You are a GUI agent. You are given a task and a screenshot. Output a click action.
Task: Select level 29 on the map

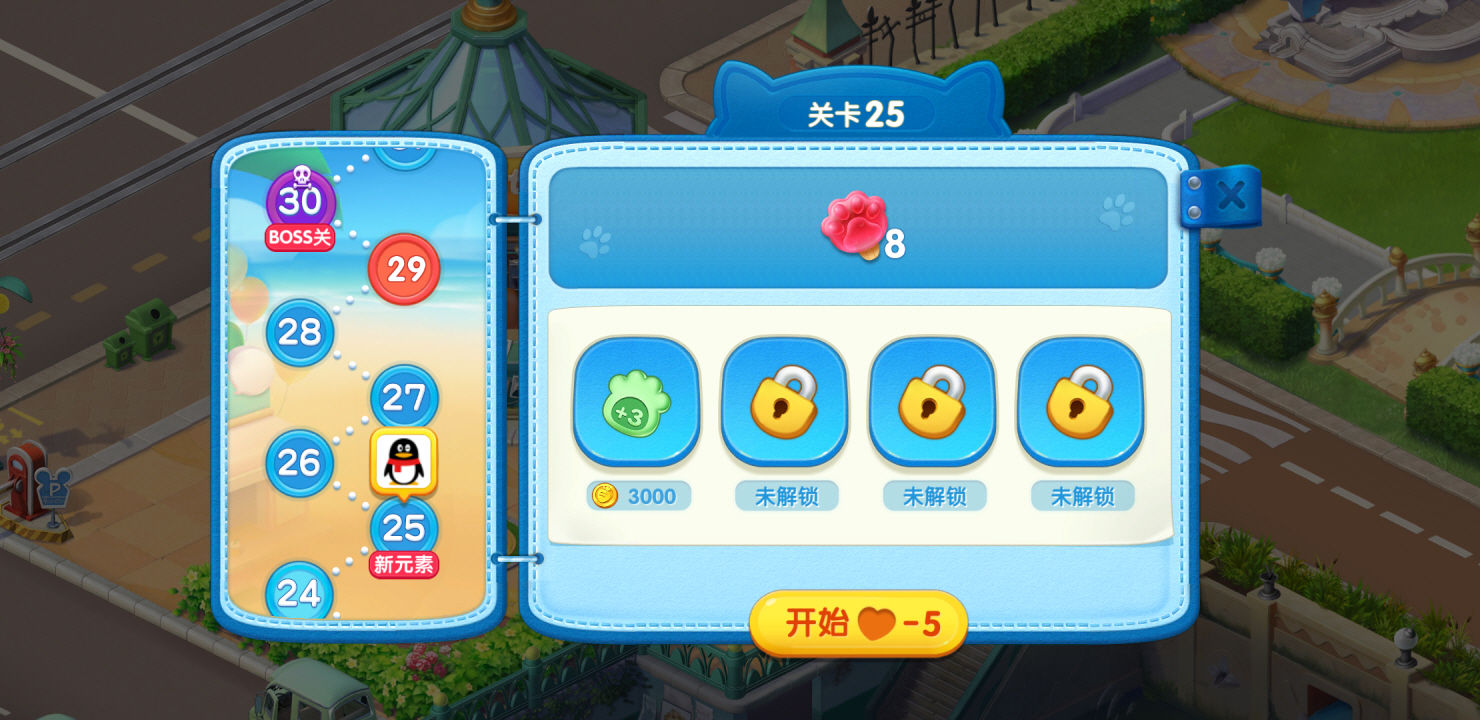pyautogui.click(x=404, y=269)
